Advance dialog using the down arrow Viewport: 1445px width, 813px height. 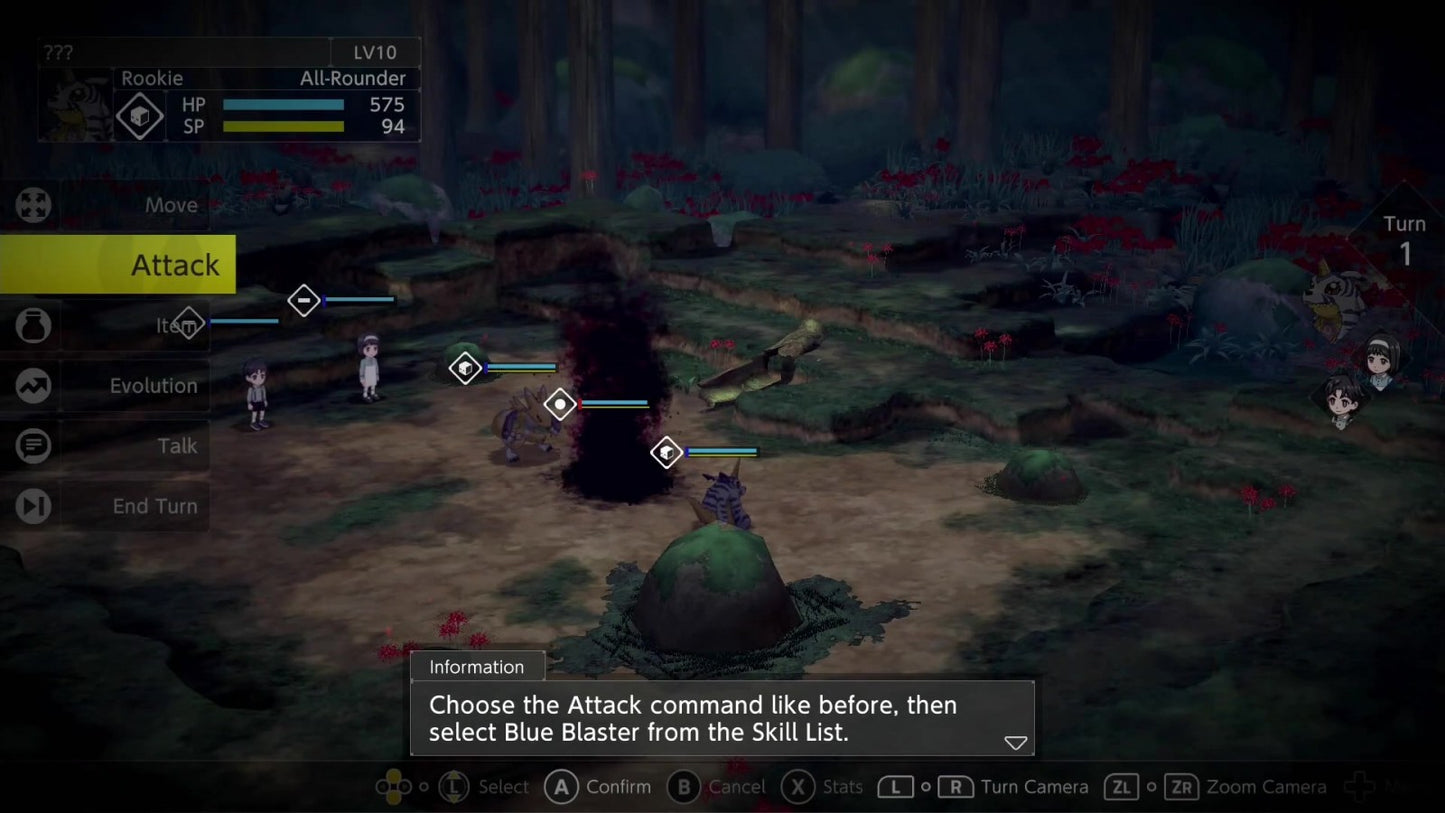point(1014,742)
